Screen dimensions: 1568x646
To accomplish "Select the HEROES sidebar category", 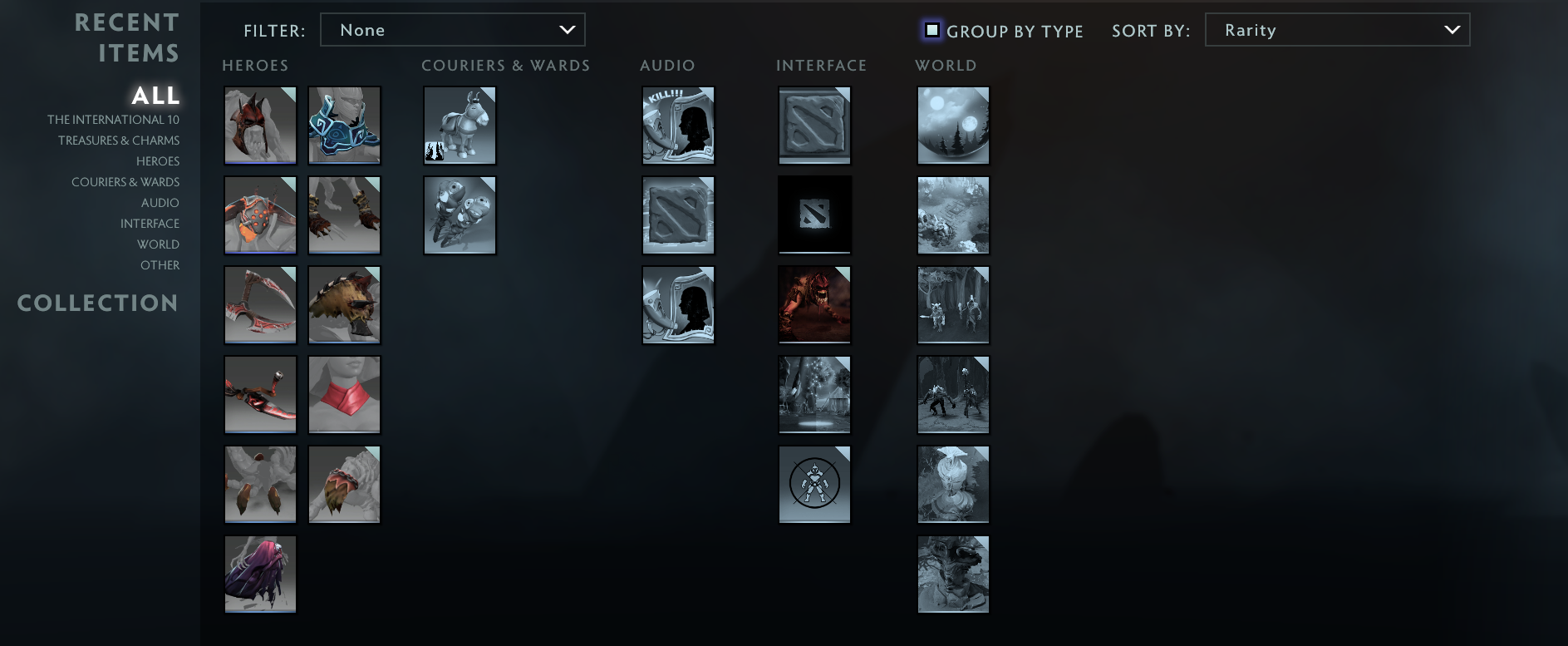I will click(x=158, y=160).
